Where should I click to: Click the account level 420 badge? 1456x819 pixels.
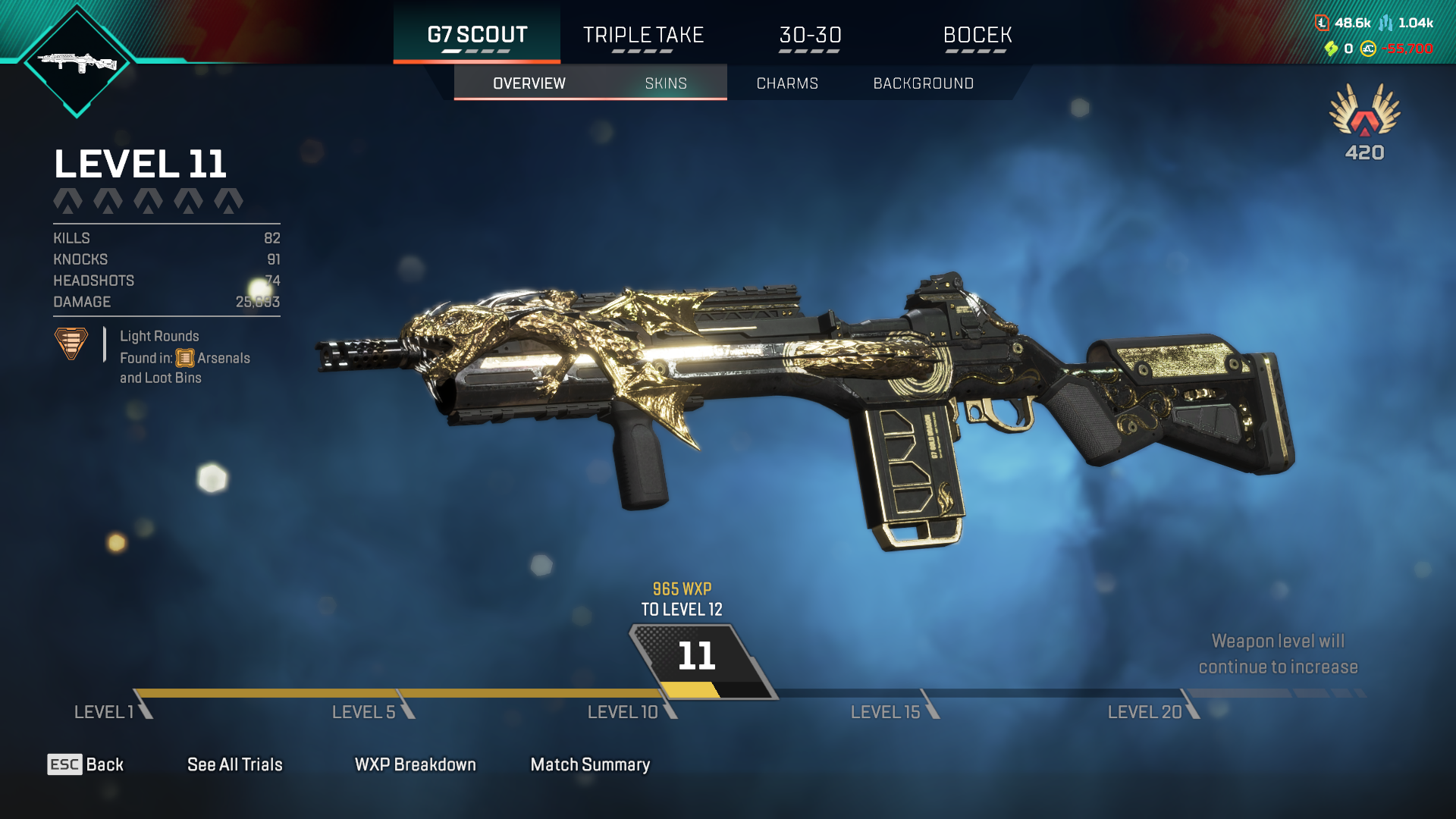(1364, 123)
